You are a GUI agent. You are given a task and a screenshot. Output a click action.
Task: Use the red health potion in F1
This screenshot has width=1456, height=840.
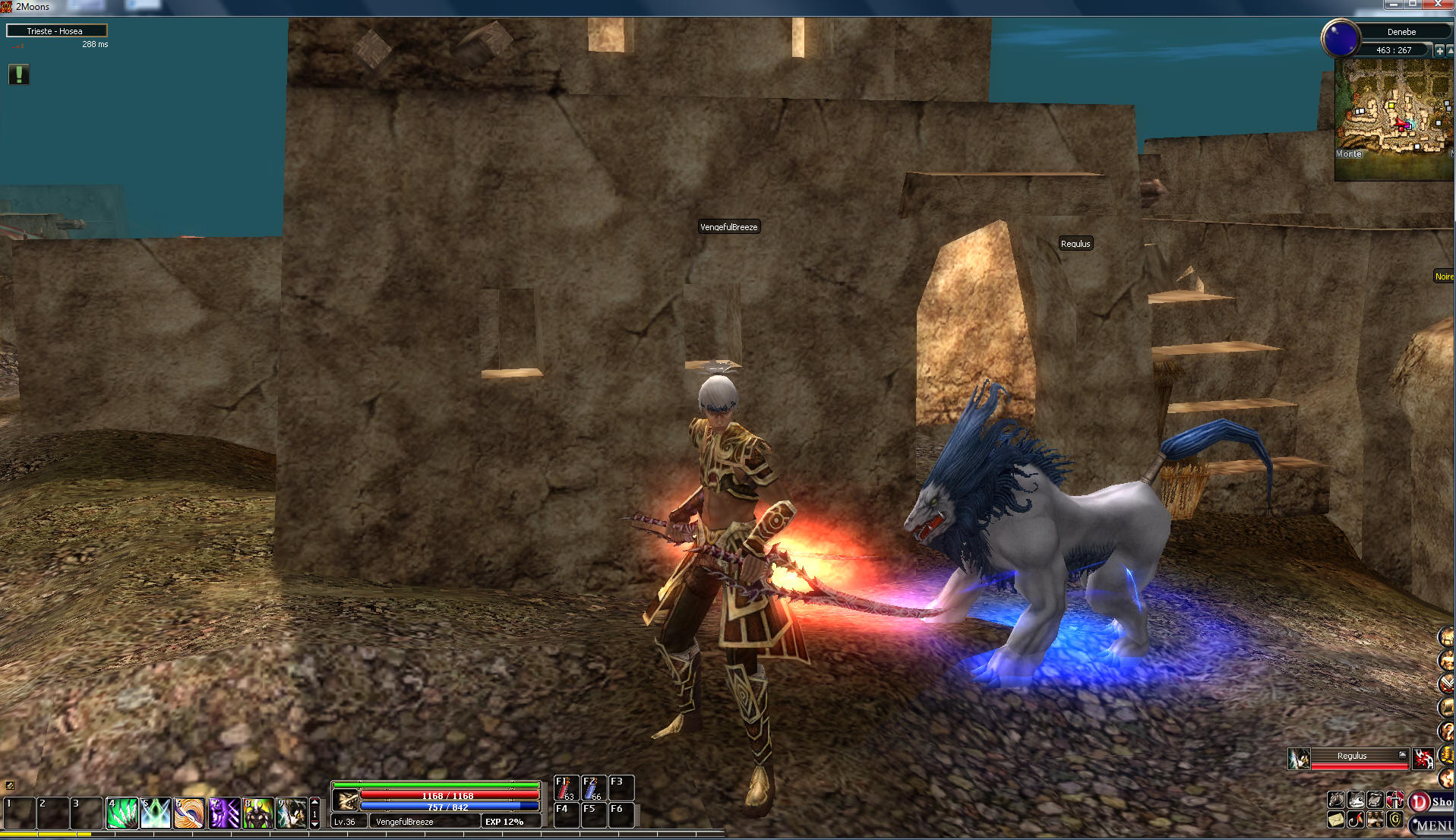coord(566,788)
